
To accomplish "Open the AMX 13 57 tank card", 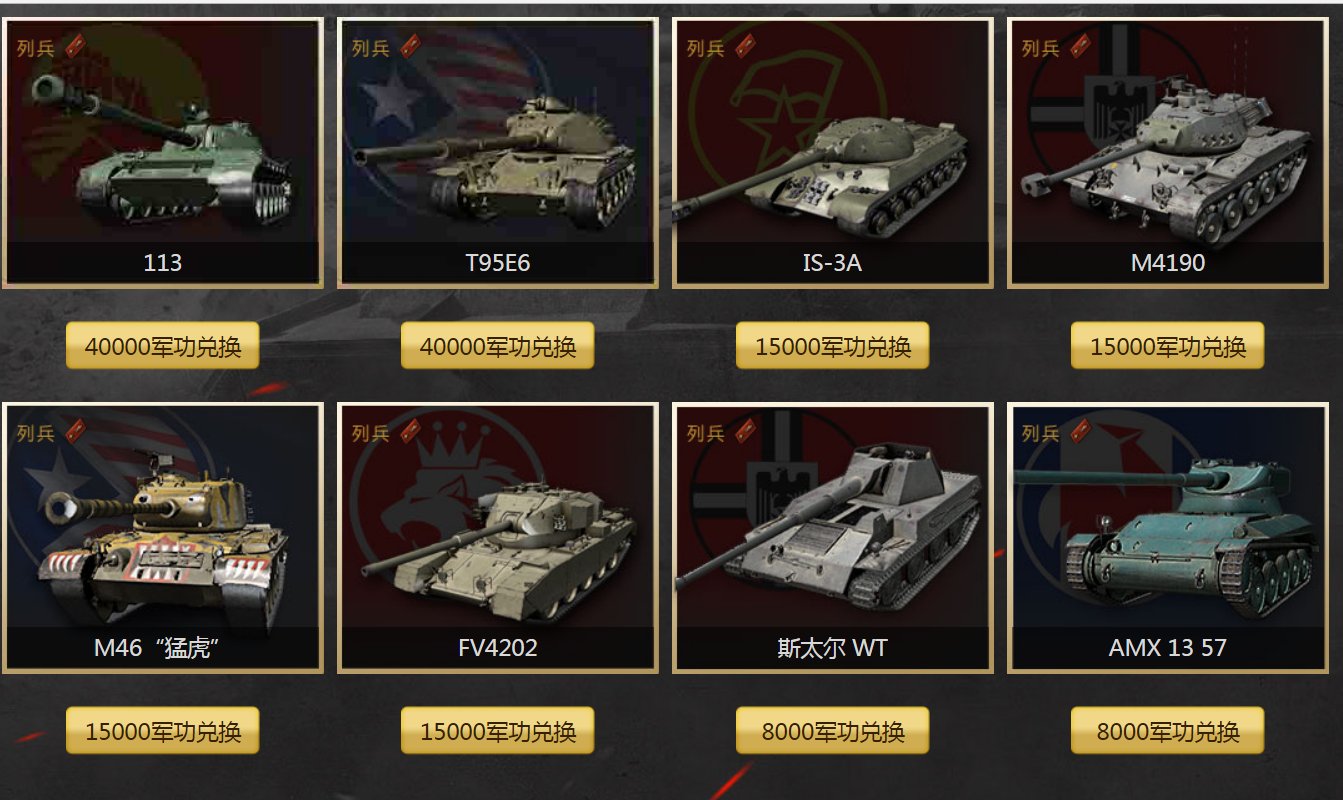I will [1167, 537].
